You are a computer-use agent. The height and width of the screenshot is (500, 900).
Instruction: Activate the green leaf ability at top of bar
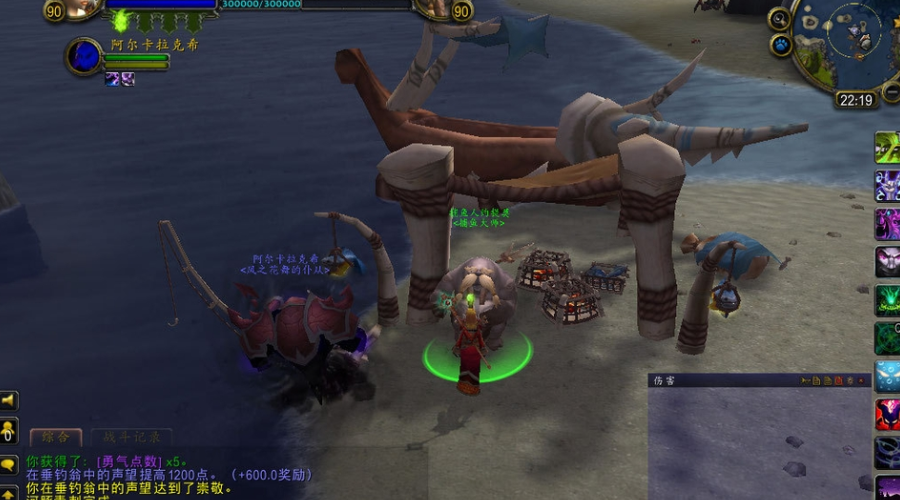click(887, 146)
